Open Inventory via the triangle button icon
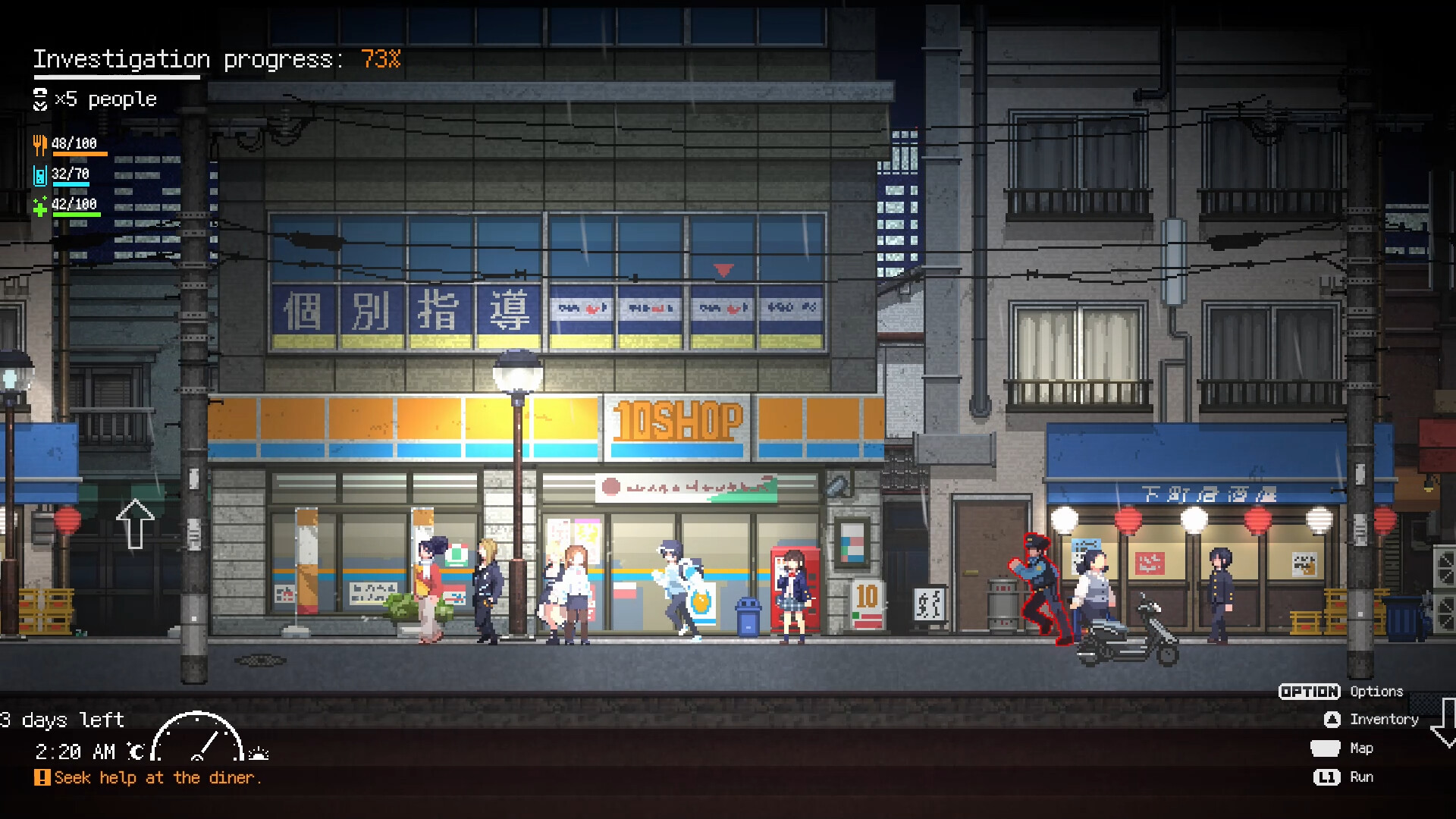Image resolution: width=1456 pixels, height=819 pixels. [x=1331, y=719]
